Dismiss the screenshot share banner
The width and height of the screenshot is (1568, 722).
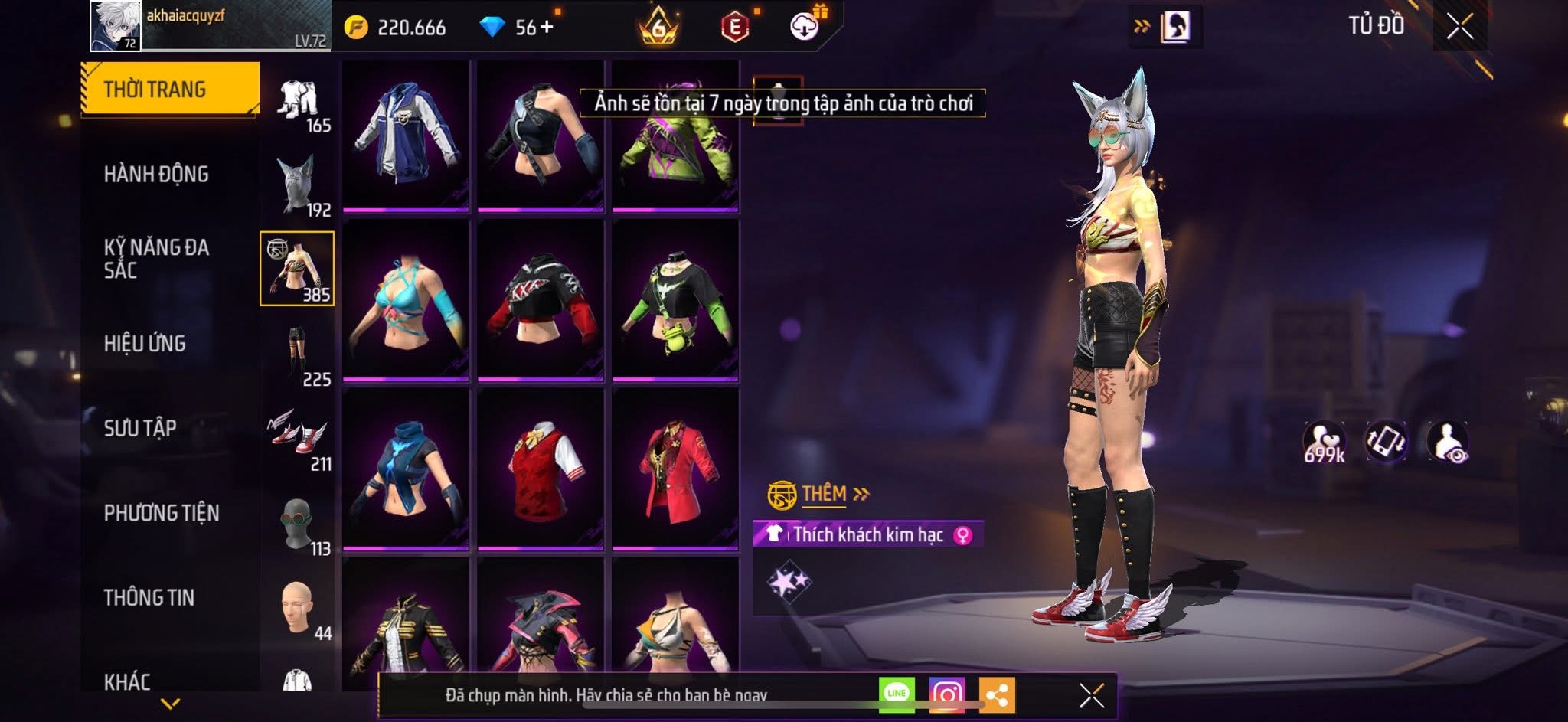(1091, 695)
